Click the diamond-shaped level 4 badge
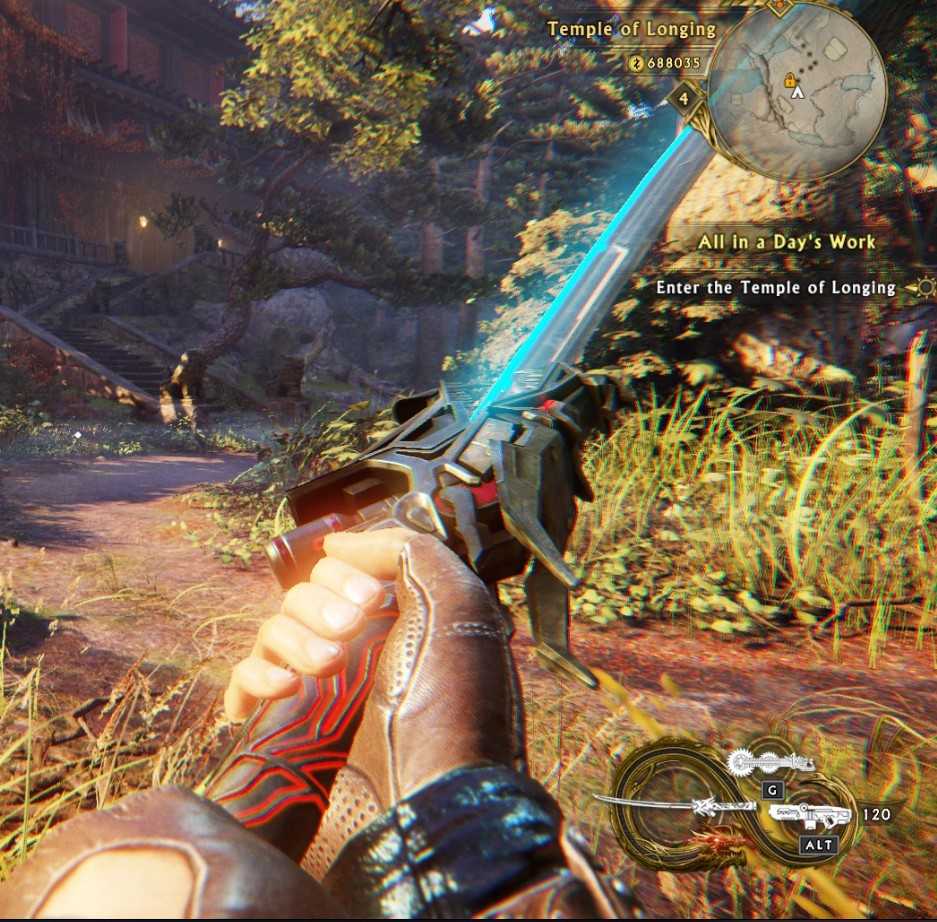Screen dimensions: 937x922 (x=684, y=98)
